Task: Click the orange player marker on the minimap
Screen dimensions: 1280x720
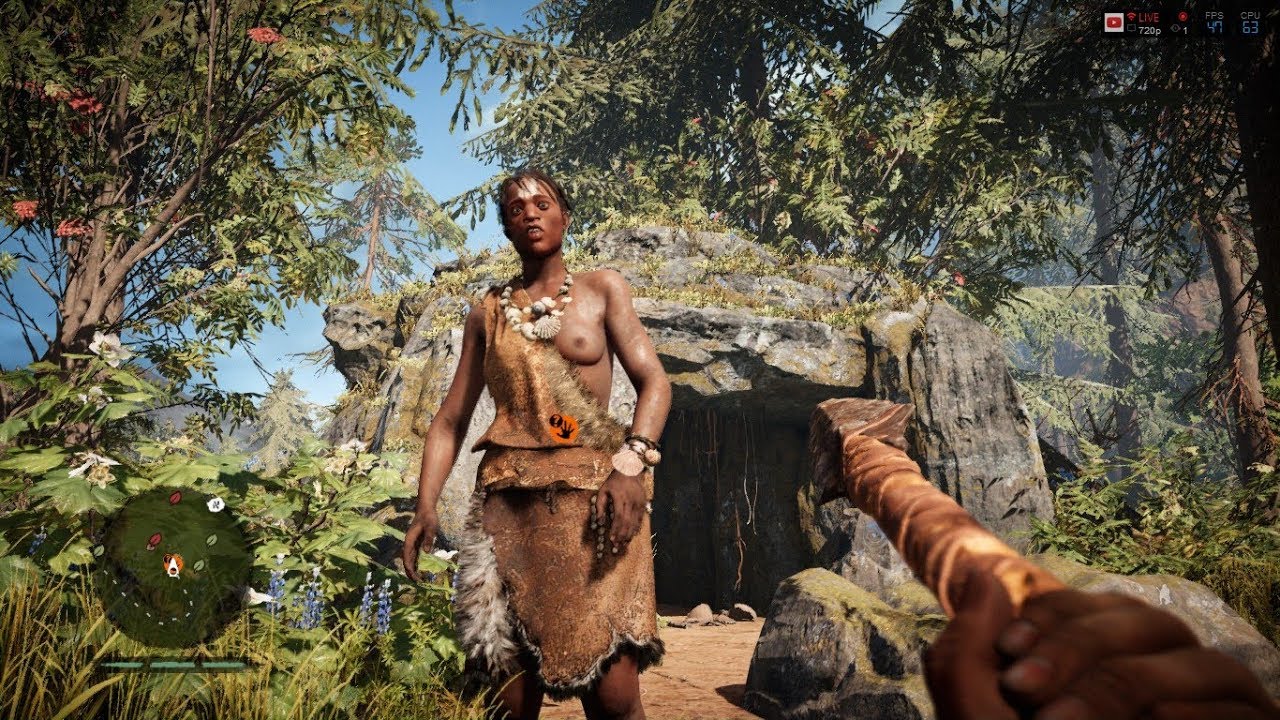Action: pos(174,566)
